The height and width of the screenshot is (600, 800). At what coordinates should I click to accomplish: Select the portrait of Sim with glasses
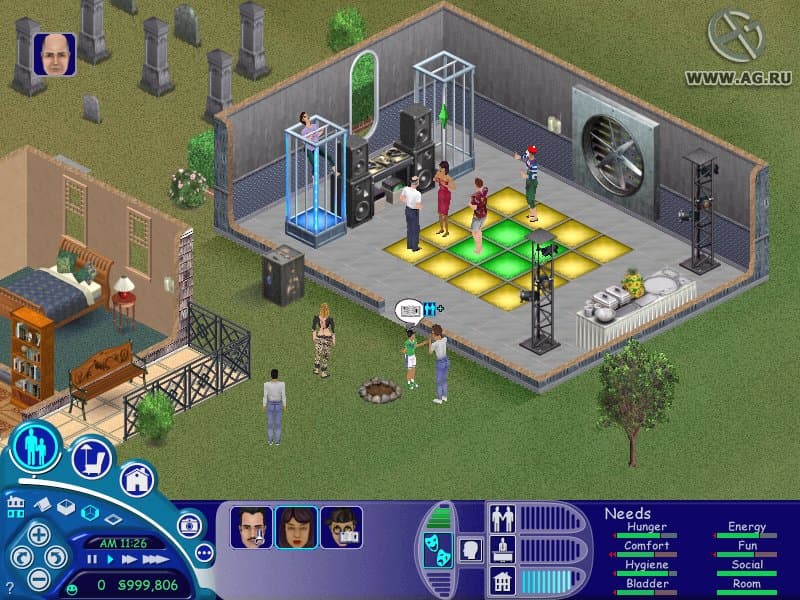(x=341, y=527)
